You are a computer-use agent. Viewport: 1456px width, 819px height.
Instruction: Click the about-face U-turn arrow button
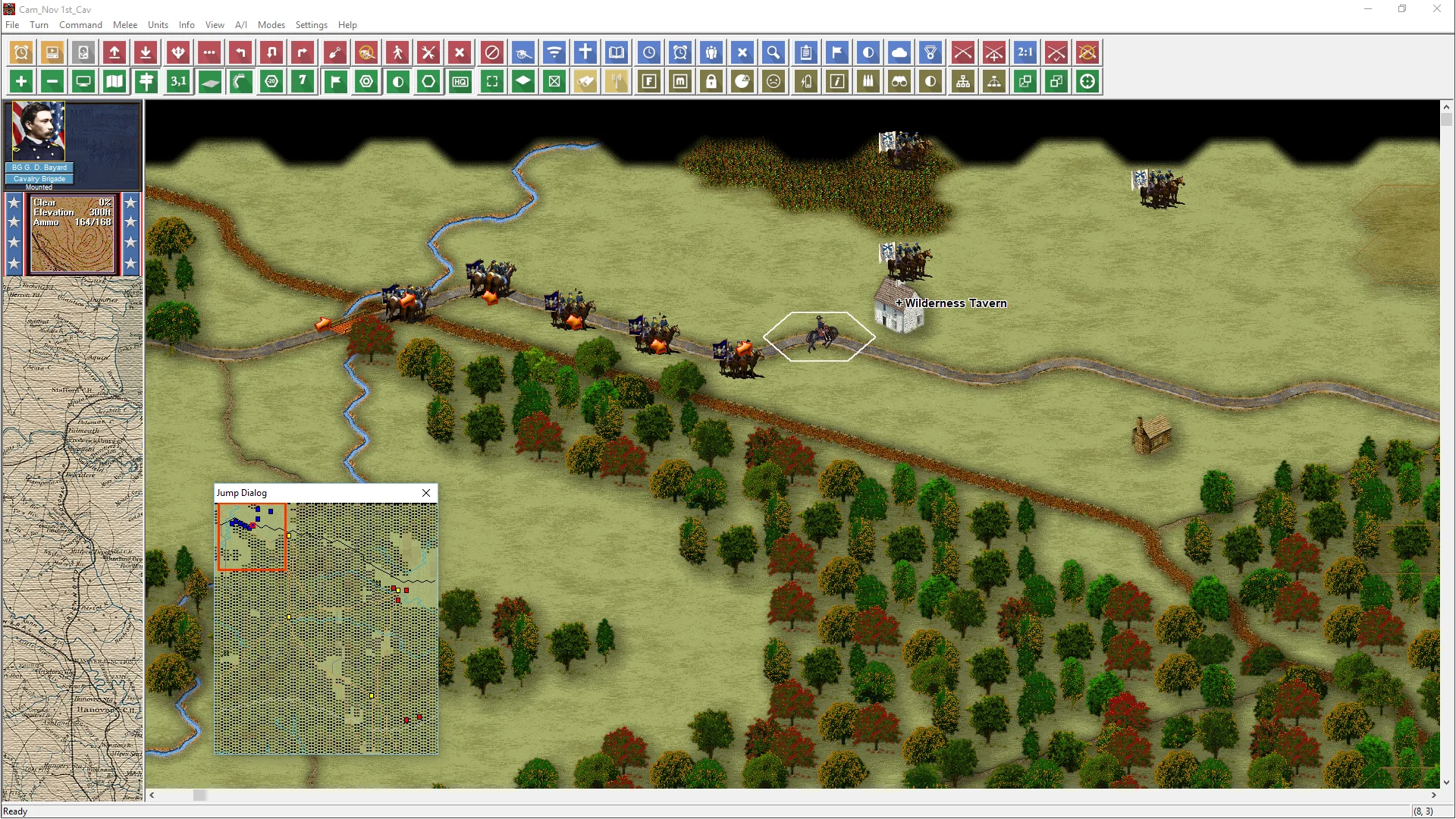point(271,52)
